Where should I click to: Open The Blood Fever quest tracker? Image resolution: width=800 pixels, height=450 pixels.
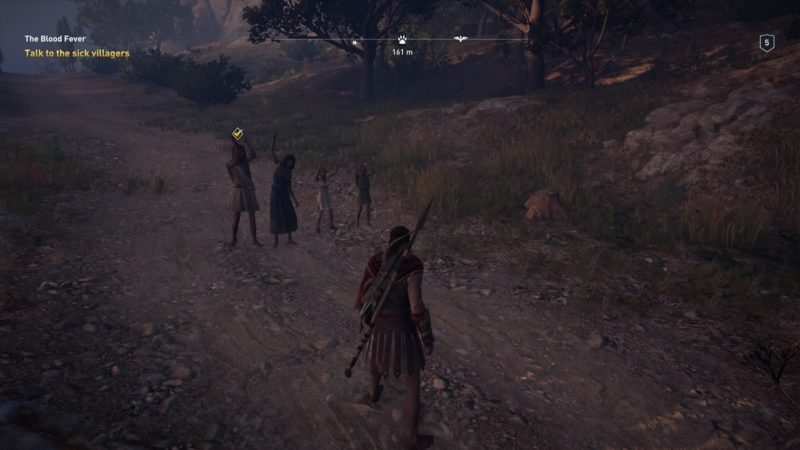(56, 39)
